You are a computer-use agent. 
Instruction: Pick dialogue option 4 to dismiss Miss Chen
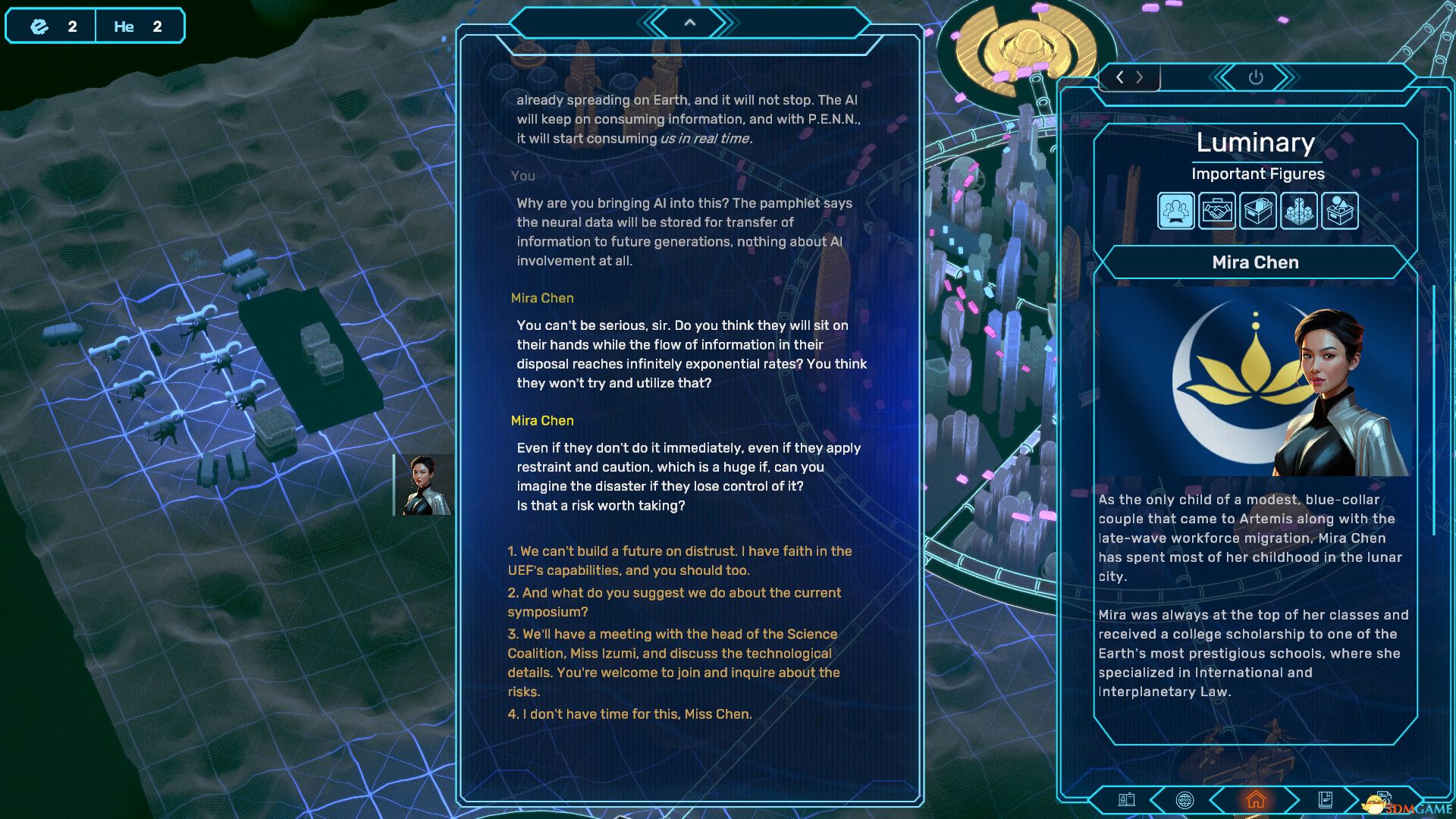point(629,713)
